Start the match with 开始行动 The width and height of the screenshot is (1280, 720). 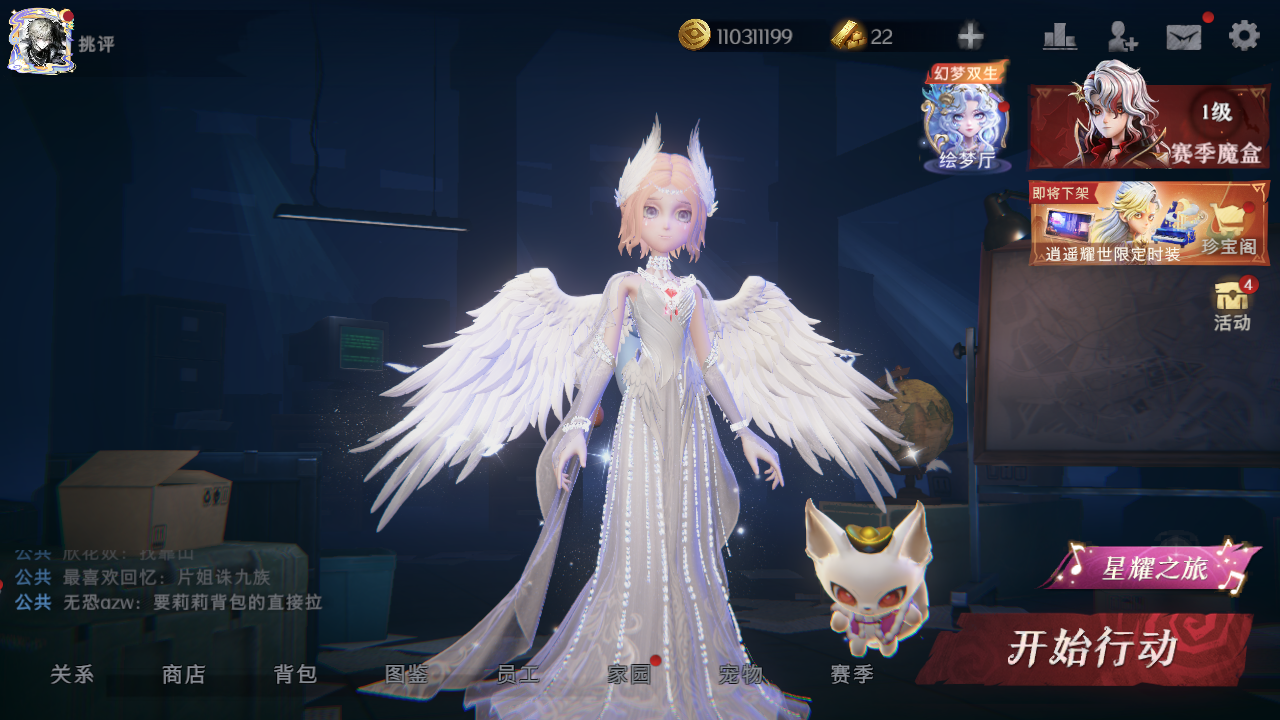coord(1090,649)
